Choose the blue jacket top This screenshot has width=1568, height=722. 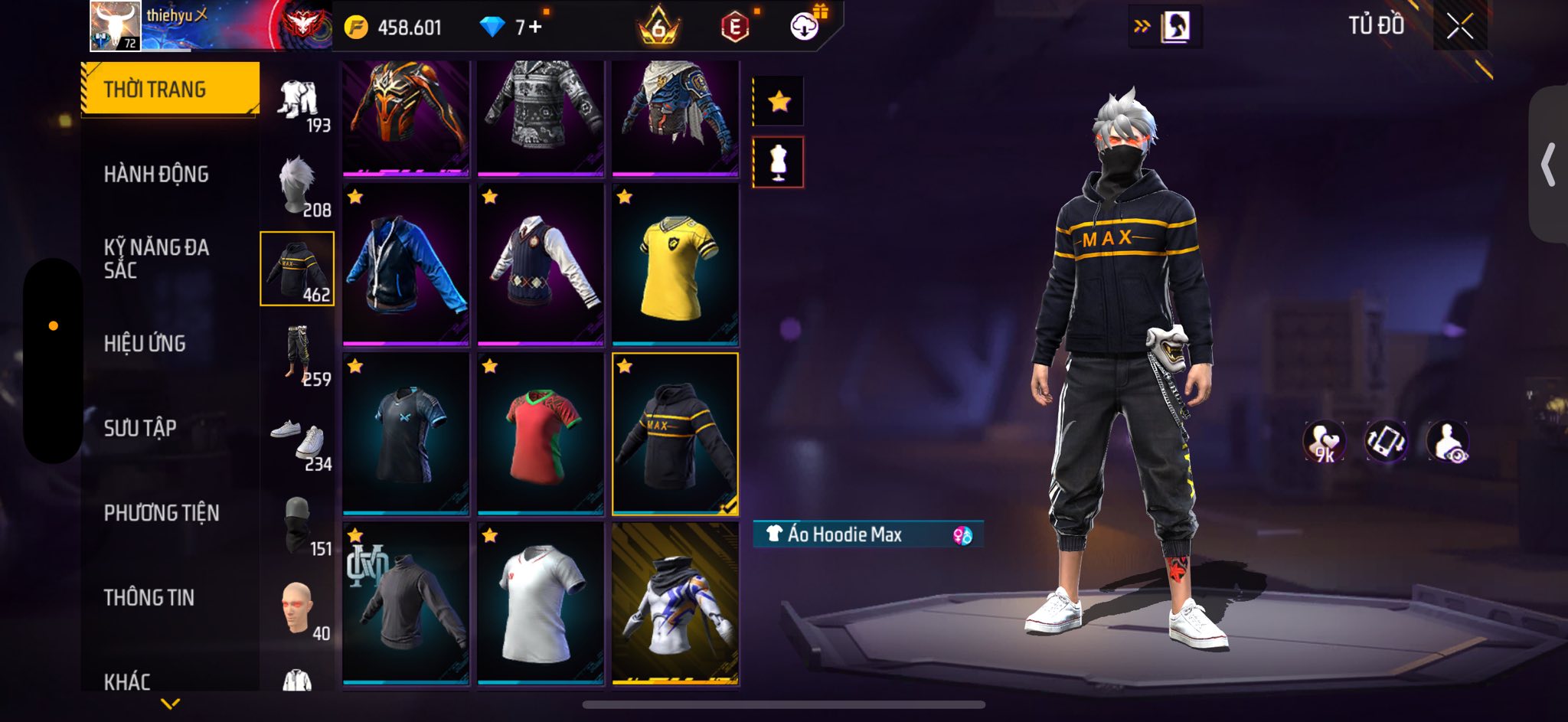pyautogui.click(x=406, y=265)
